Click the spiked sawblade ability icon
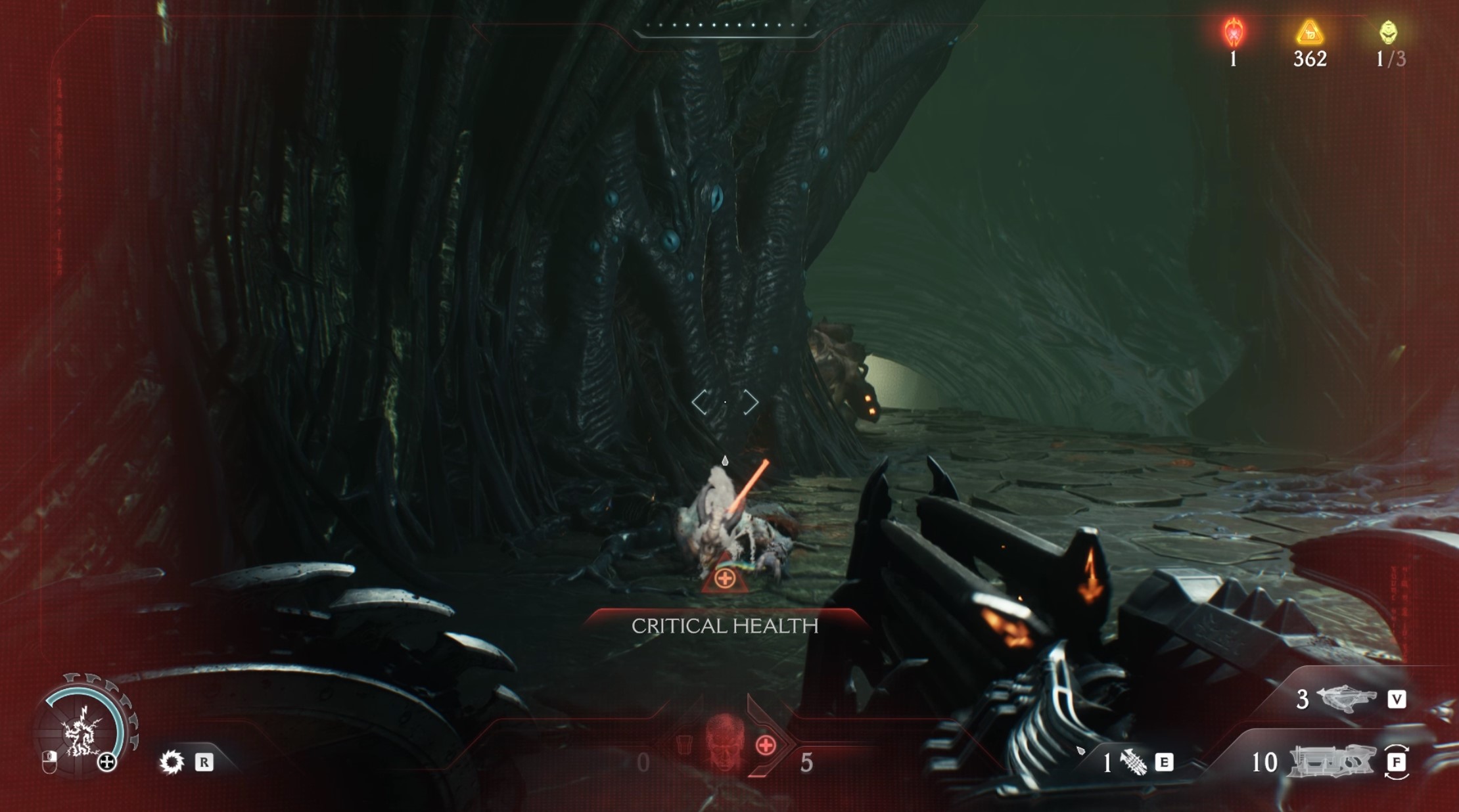The image size is (1459, 812). [172, 762]
